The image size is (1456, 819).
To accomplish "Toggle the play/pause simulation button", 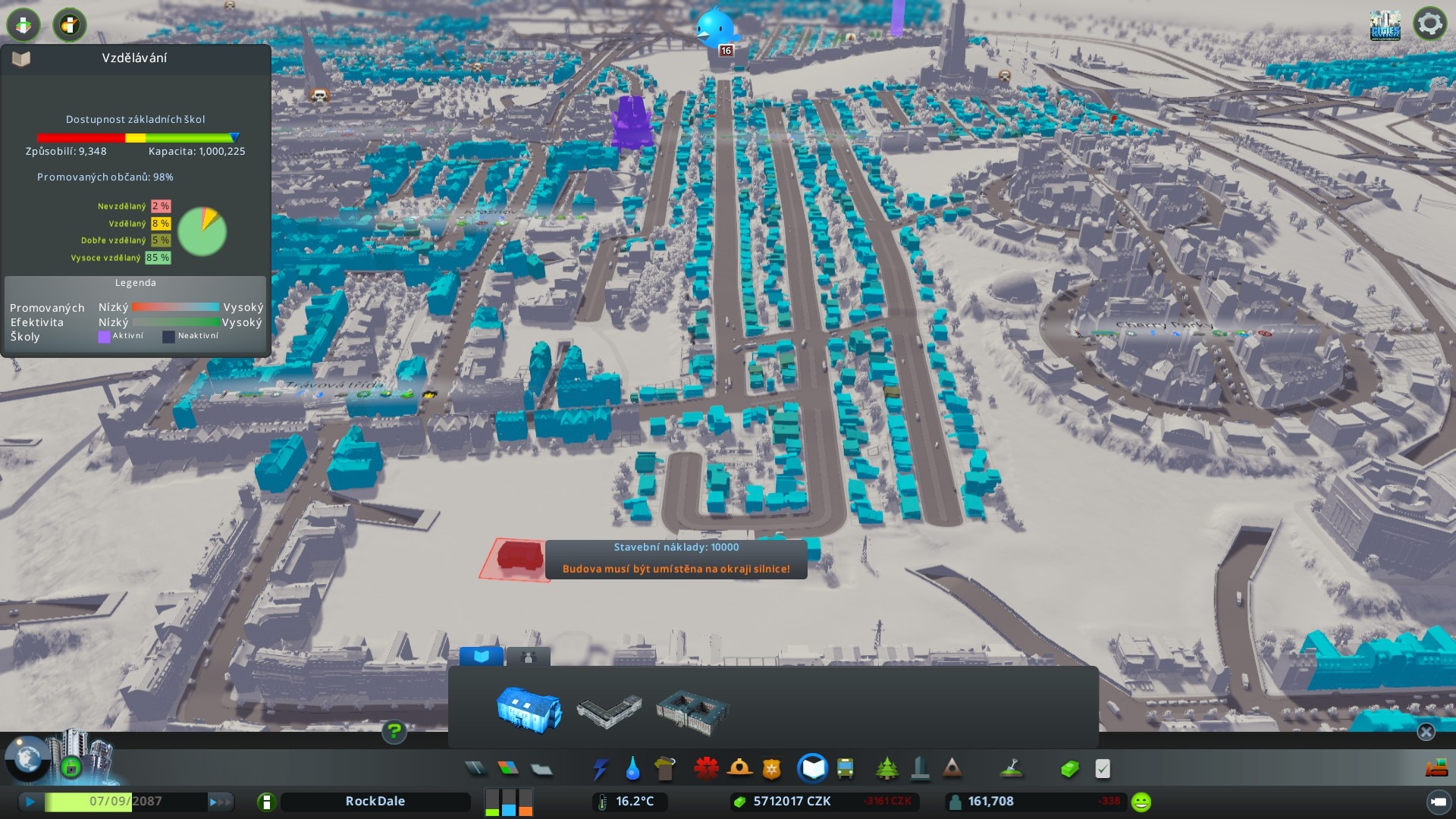I will tap(30, 802).
